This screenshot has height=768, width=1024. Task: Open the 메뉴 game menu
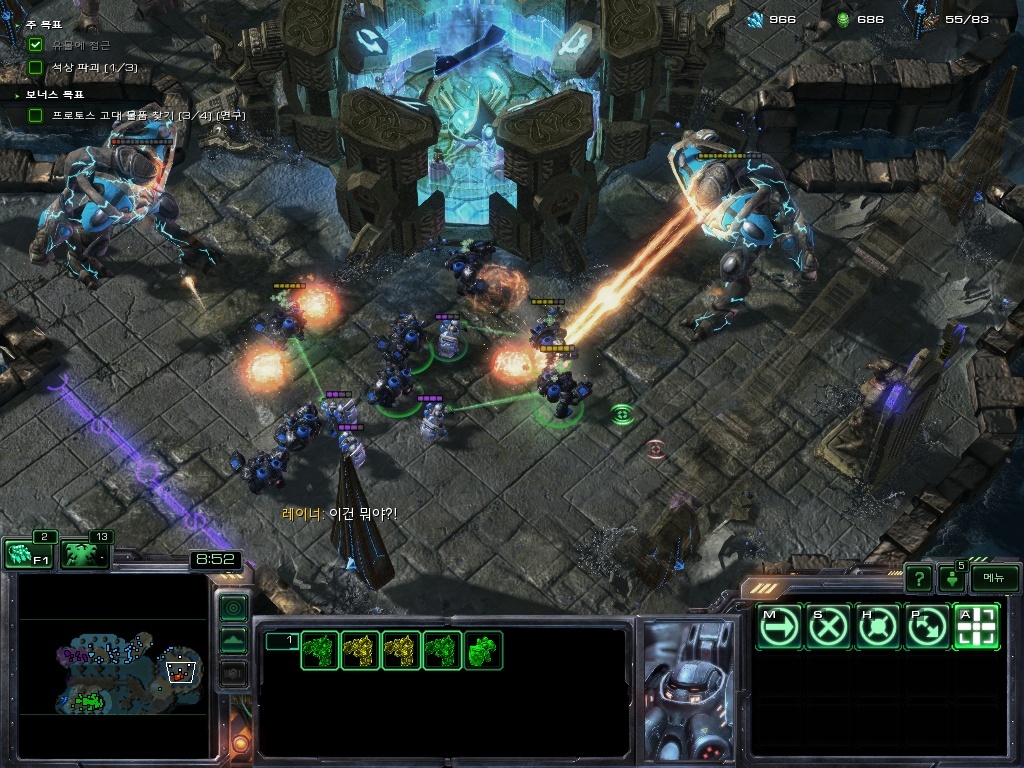[994, 578]
